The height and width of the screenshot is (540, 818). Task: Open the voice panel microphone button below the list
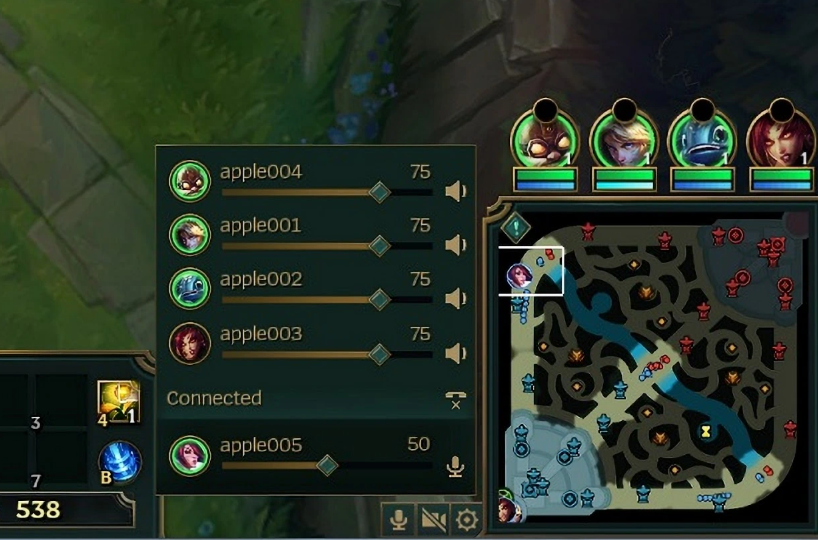(398, 519)
